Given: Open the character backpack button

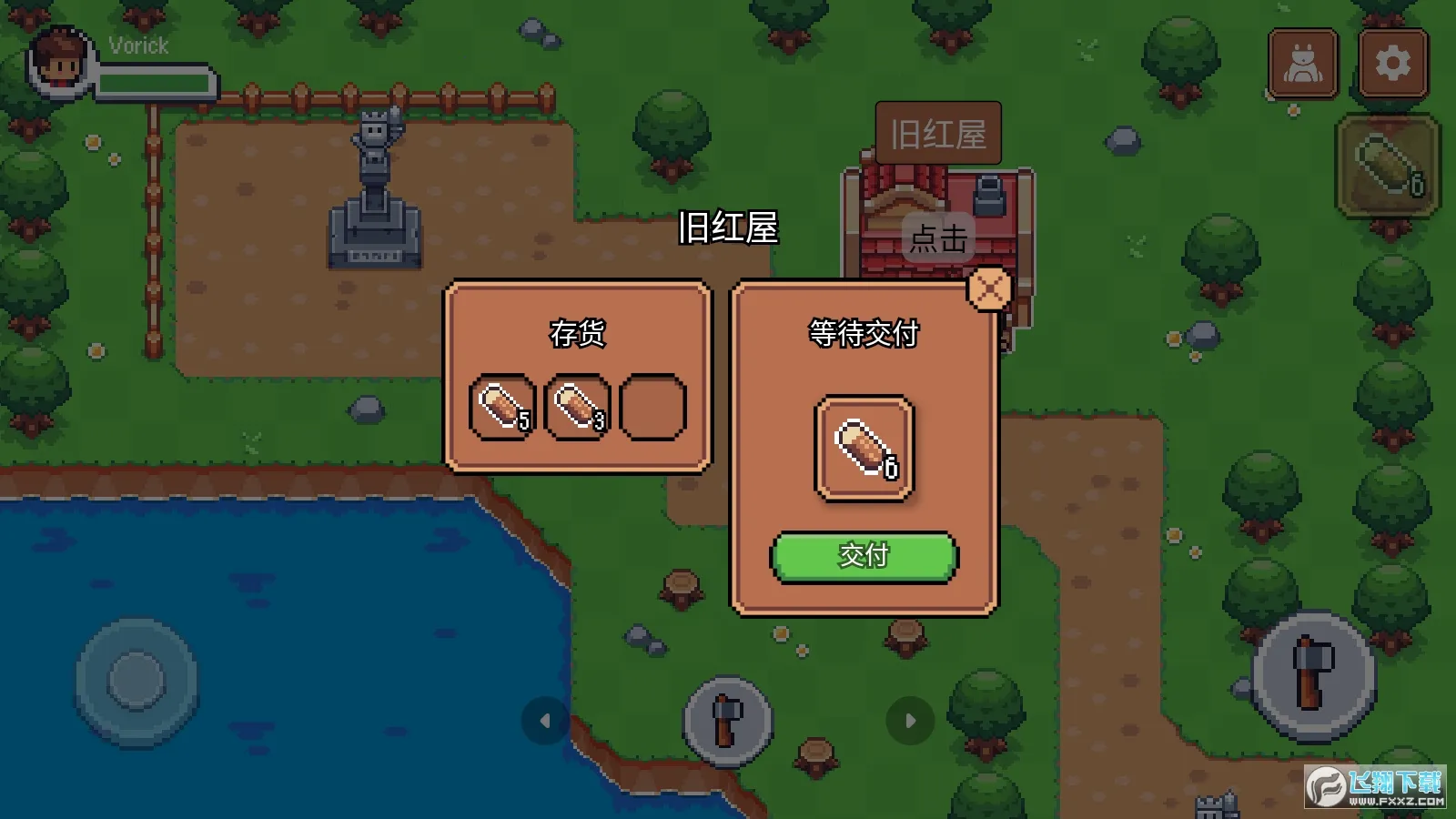Looking at the screenshot, I should pyautogui.click(x=1303, y=64).
